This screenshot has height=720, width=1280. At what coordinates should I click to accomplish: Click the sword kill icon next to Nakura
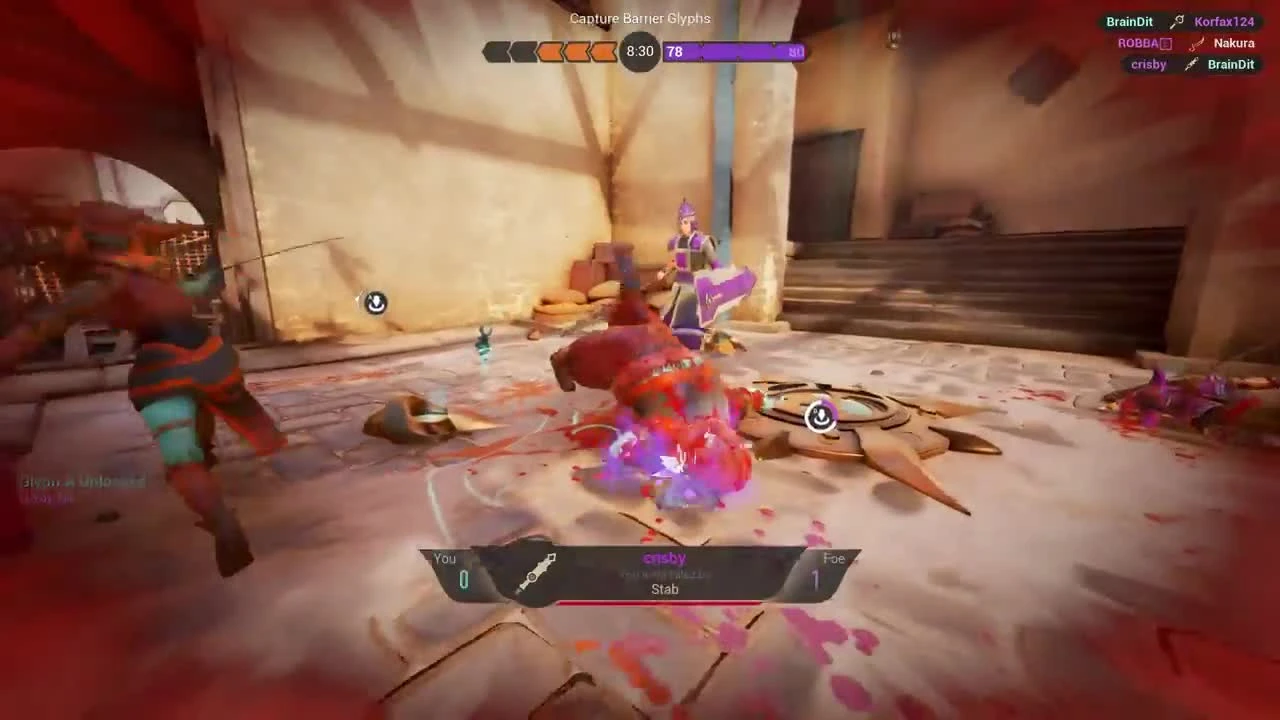(1196, 43)
